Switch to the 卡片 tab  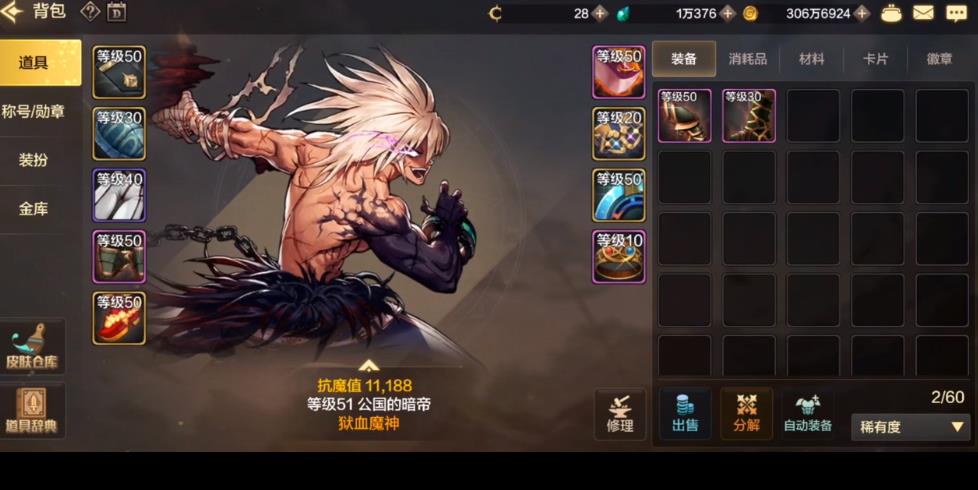875,59
